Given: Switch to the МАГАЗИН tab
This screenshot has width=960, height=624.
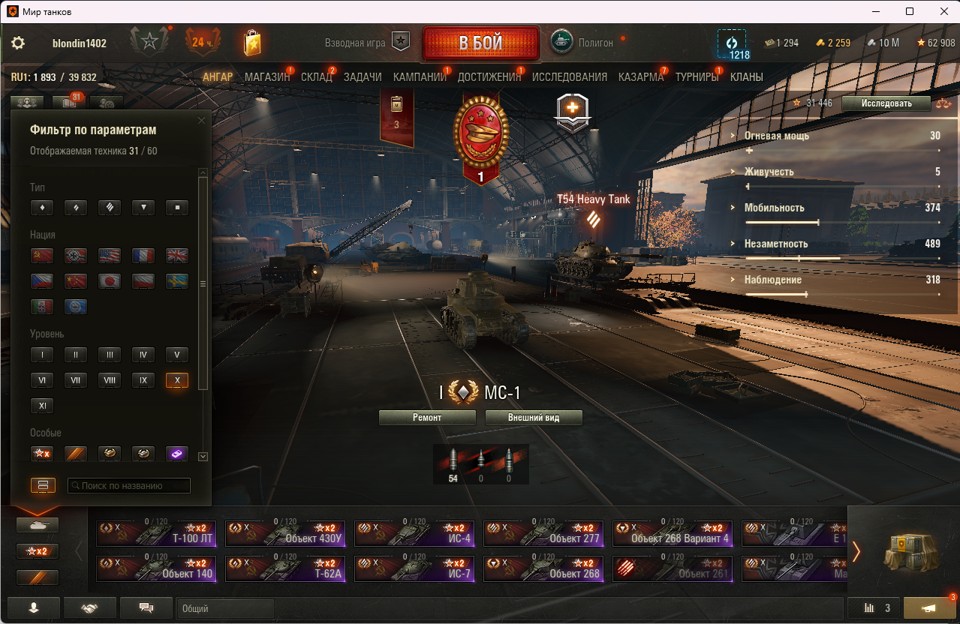Looking at the screenshot, I should (266, 77).
